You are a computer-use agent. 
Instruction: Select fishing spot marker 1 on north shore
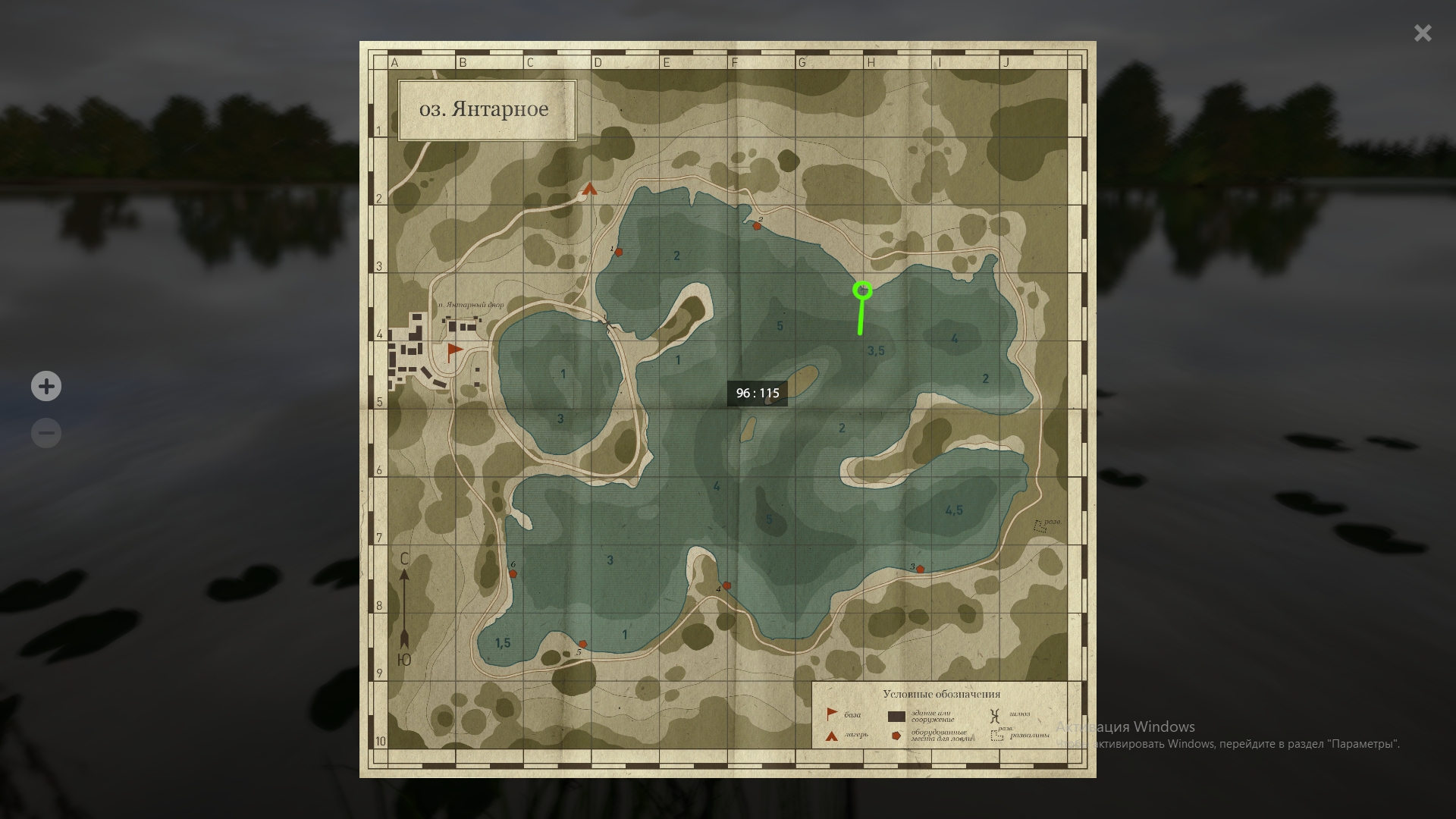(x=618, y=253)
